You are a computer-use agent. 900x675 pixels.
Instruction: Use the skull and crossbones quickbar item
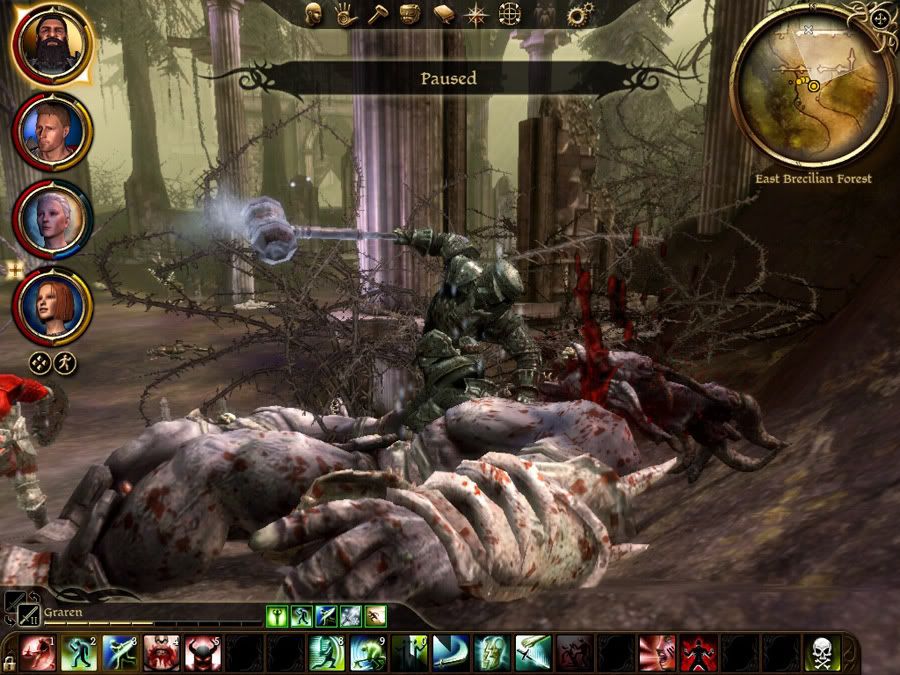point(823,652)
